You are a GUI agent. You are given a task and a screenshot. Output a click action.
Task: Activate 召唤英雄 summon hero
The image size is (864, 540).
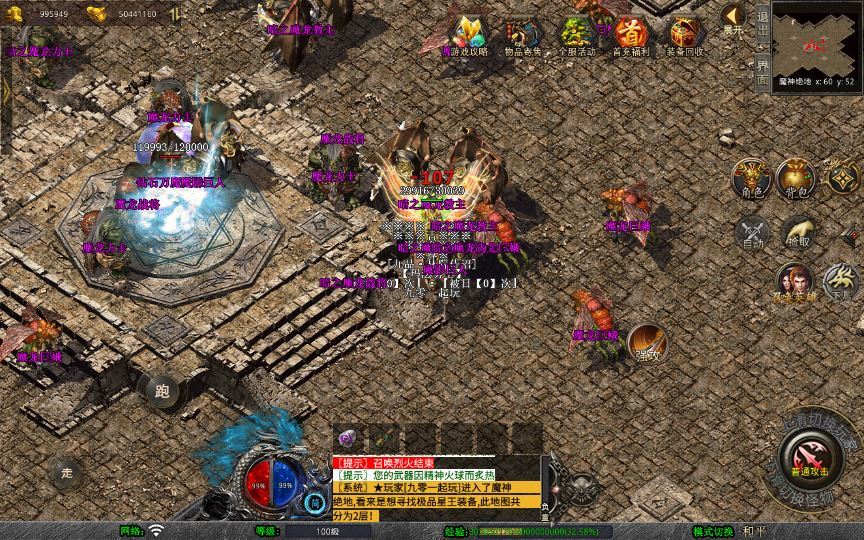795,282
